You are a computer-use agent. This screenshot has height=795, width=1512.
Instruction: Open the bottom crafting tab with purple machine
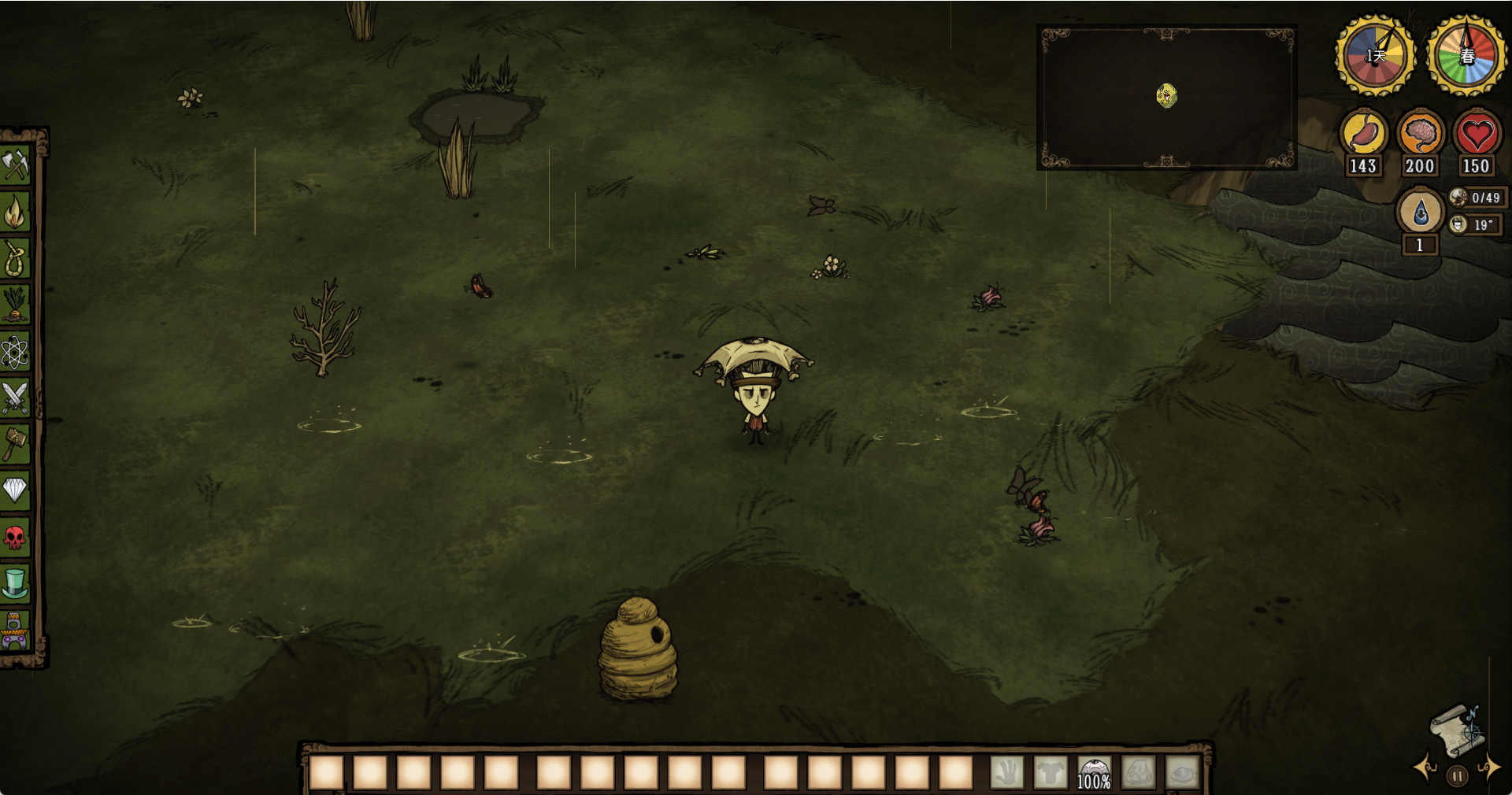15,632
